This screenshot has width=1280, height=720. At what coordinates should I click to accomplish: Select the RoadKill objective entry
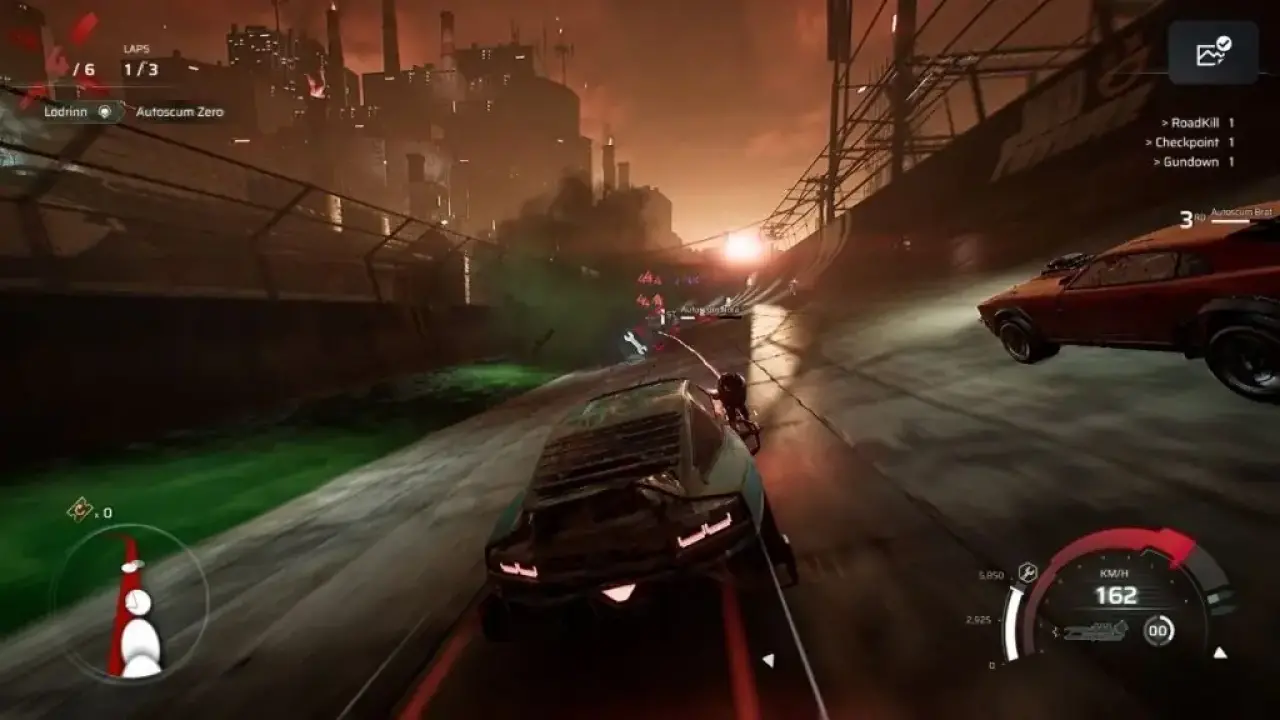point(1197,123)
